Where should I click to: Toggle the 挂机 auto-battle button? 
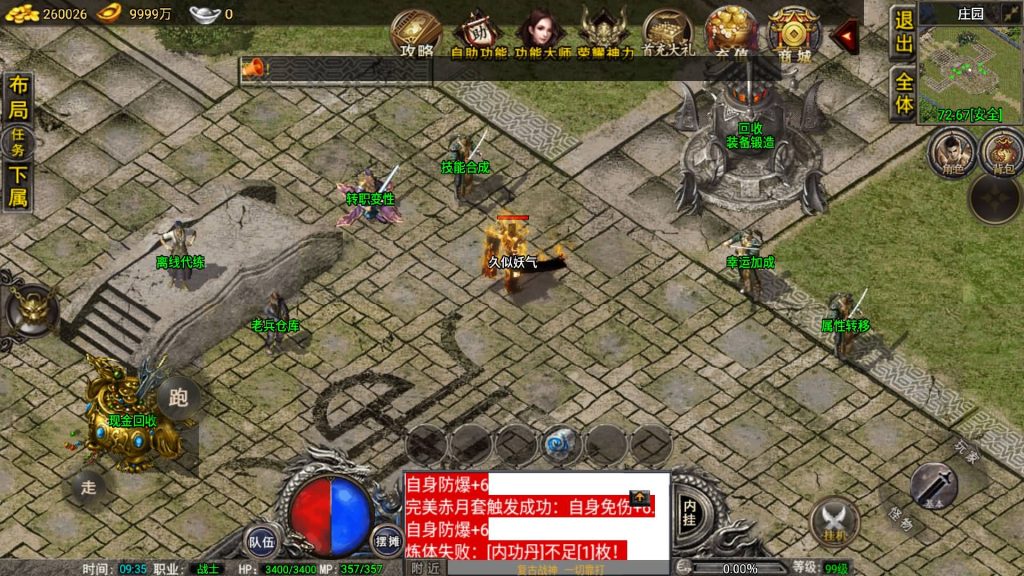coord(834,520)
